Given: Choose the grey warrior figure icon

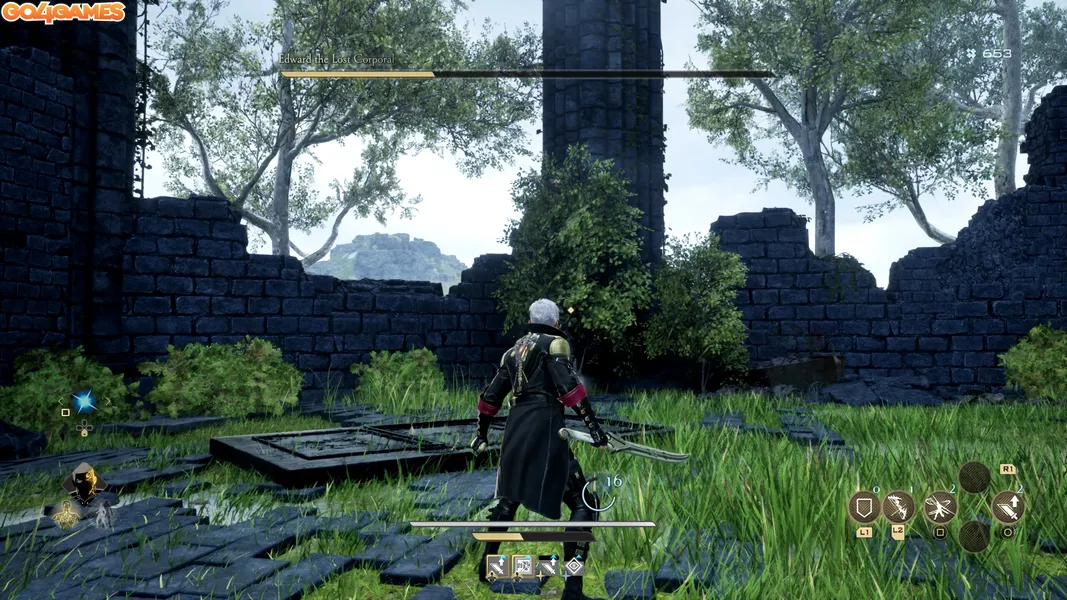Looking at the screenshot, I should pos(103,515).
